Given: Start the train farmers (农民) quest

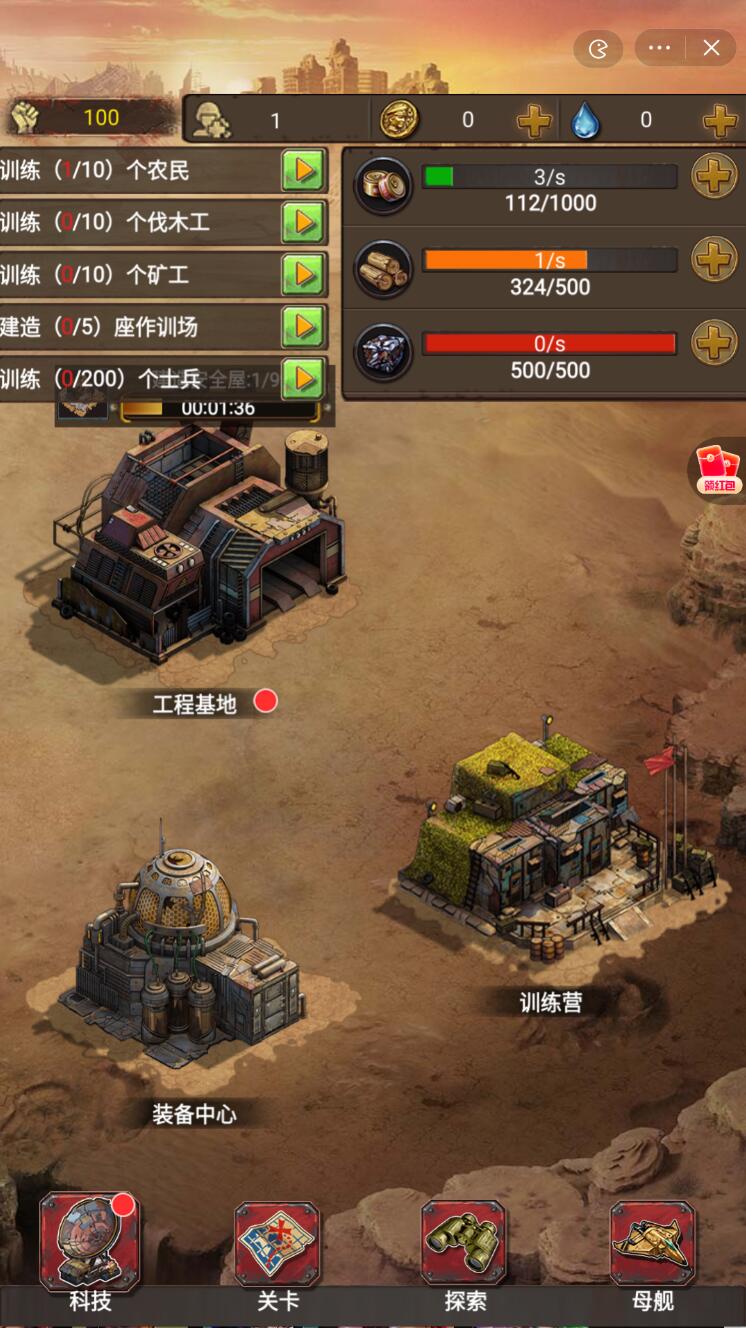Looking at the screenshot, I should click(302, 171).
